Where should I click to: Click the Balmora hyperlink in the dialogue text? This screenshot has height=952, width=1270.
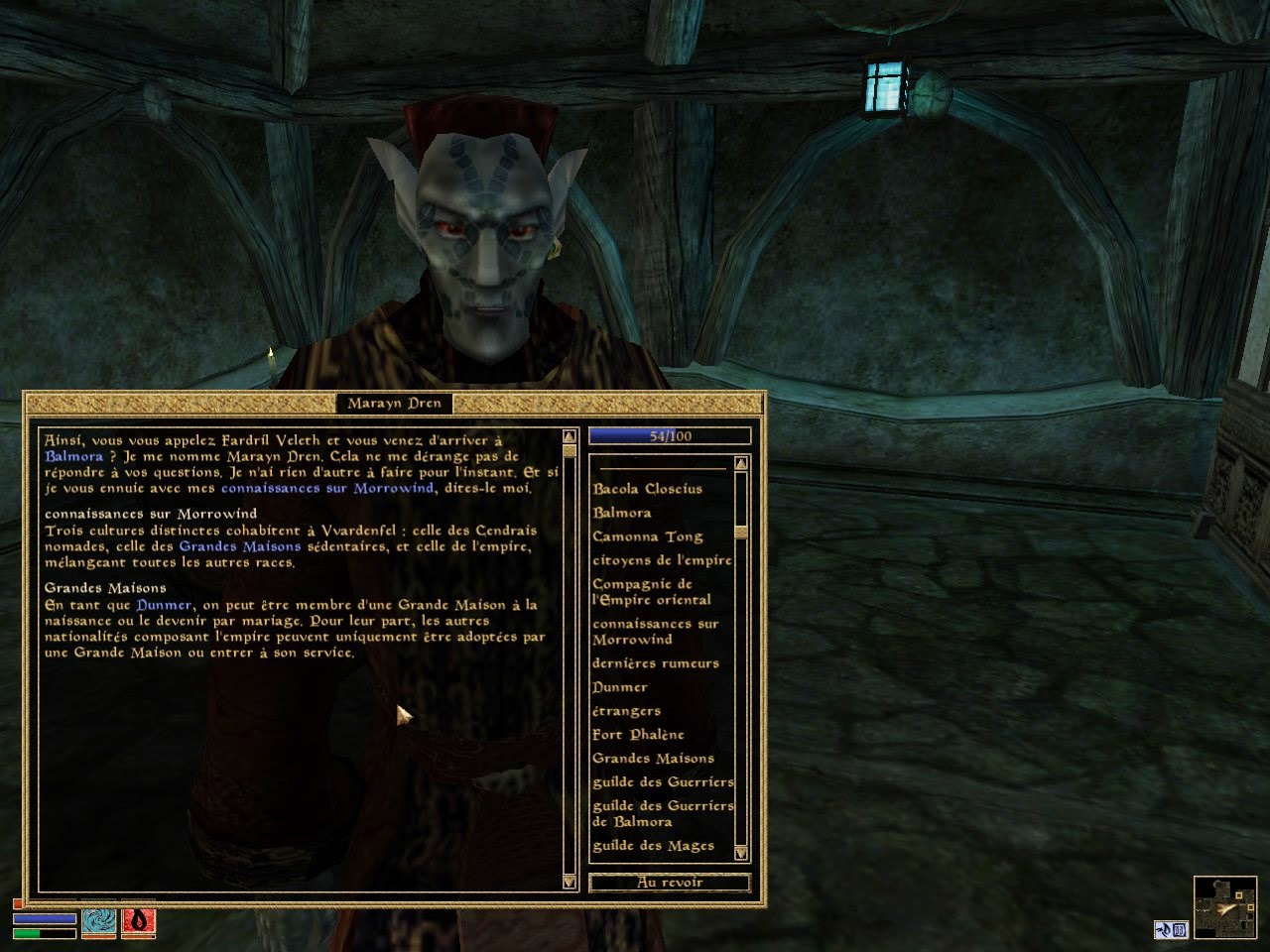74,456
